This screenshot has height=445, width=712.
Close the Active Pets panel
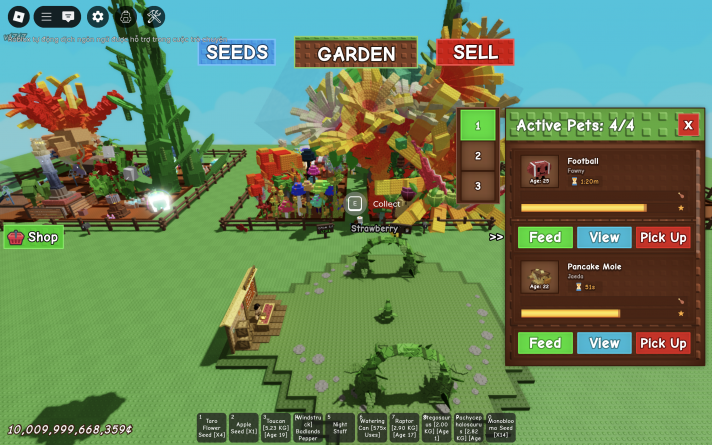point(687,125)
